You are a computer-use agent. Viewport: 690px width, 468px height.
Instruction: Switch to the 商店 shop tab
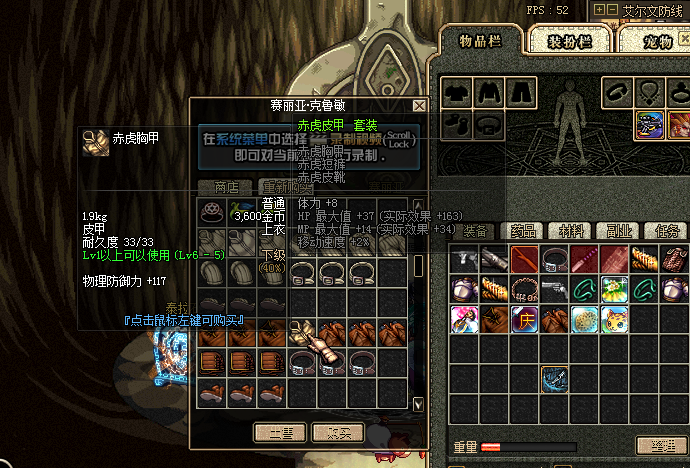(226, 187)
